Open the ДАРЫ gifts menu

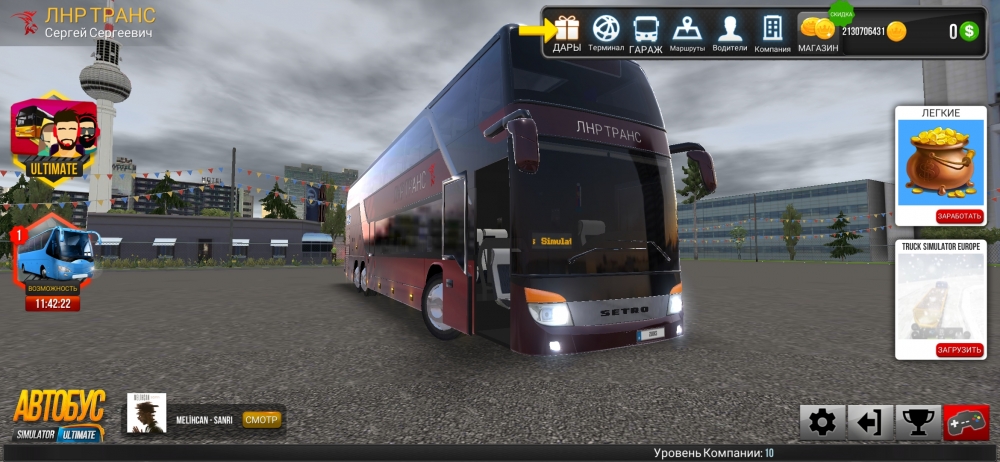click(567, 32)
